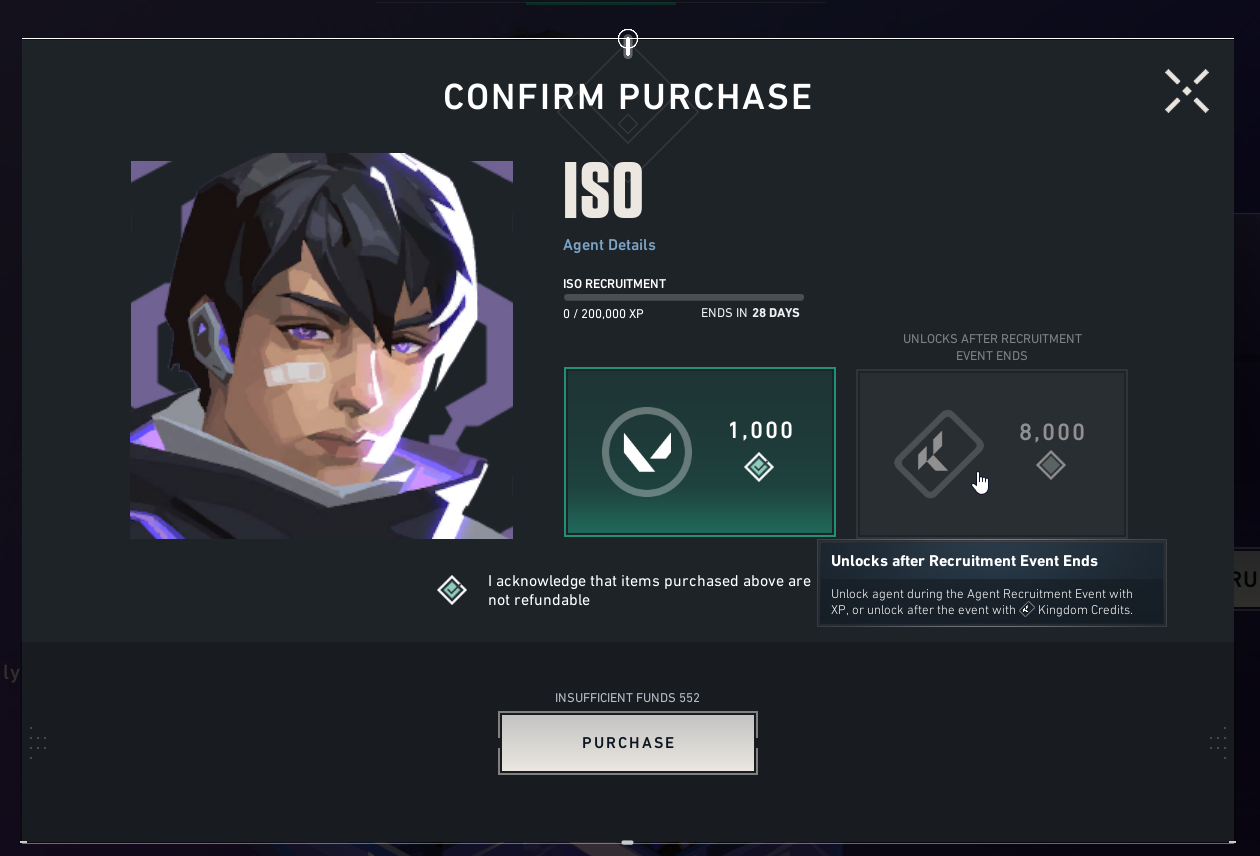Tick the non-refundable acknowledgment checkbox

452,590
